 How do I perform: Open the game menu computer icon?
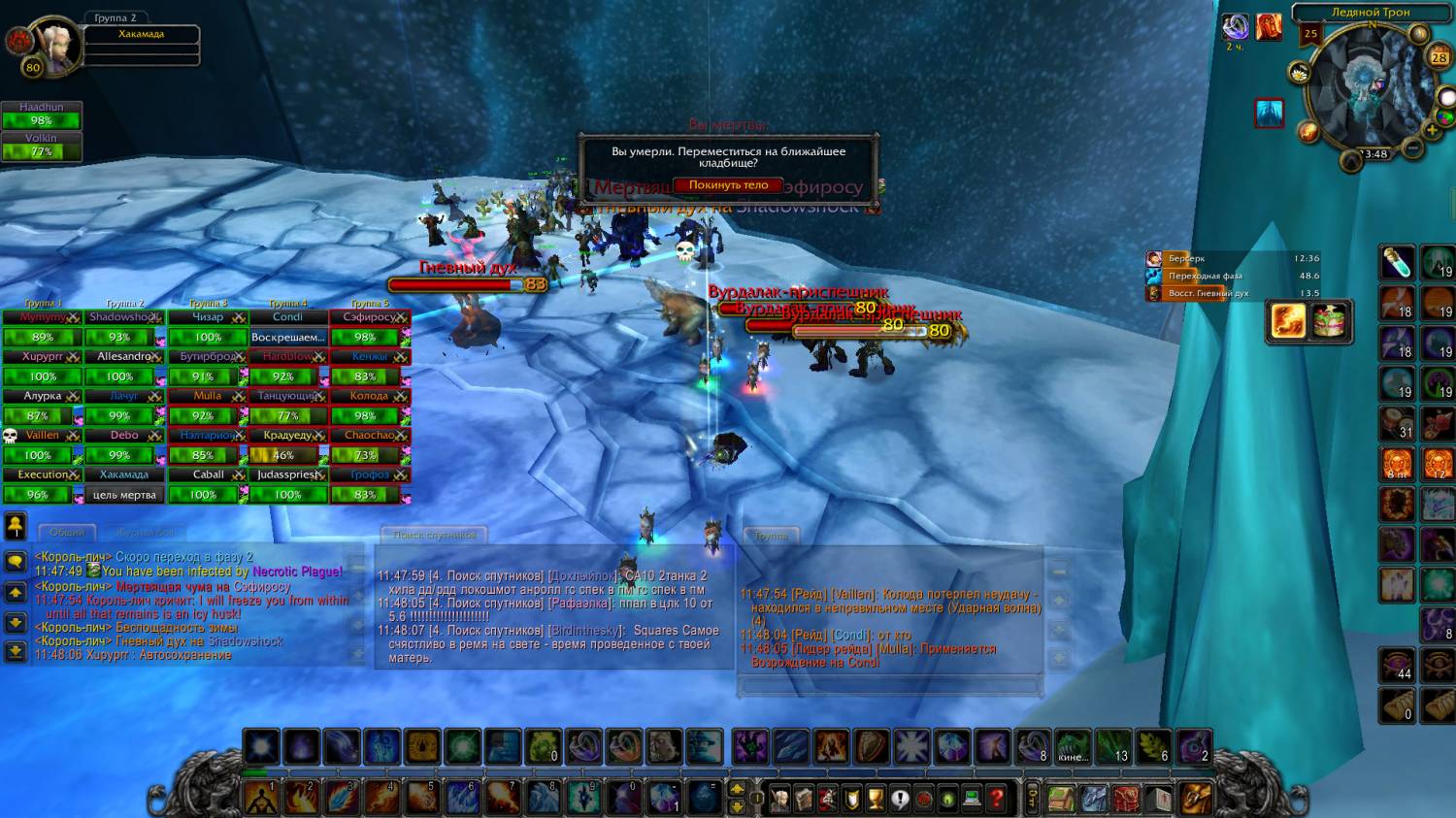click(972, 799)
